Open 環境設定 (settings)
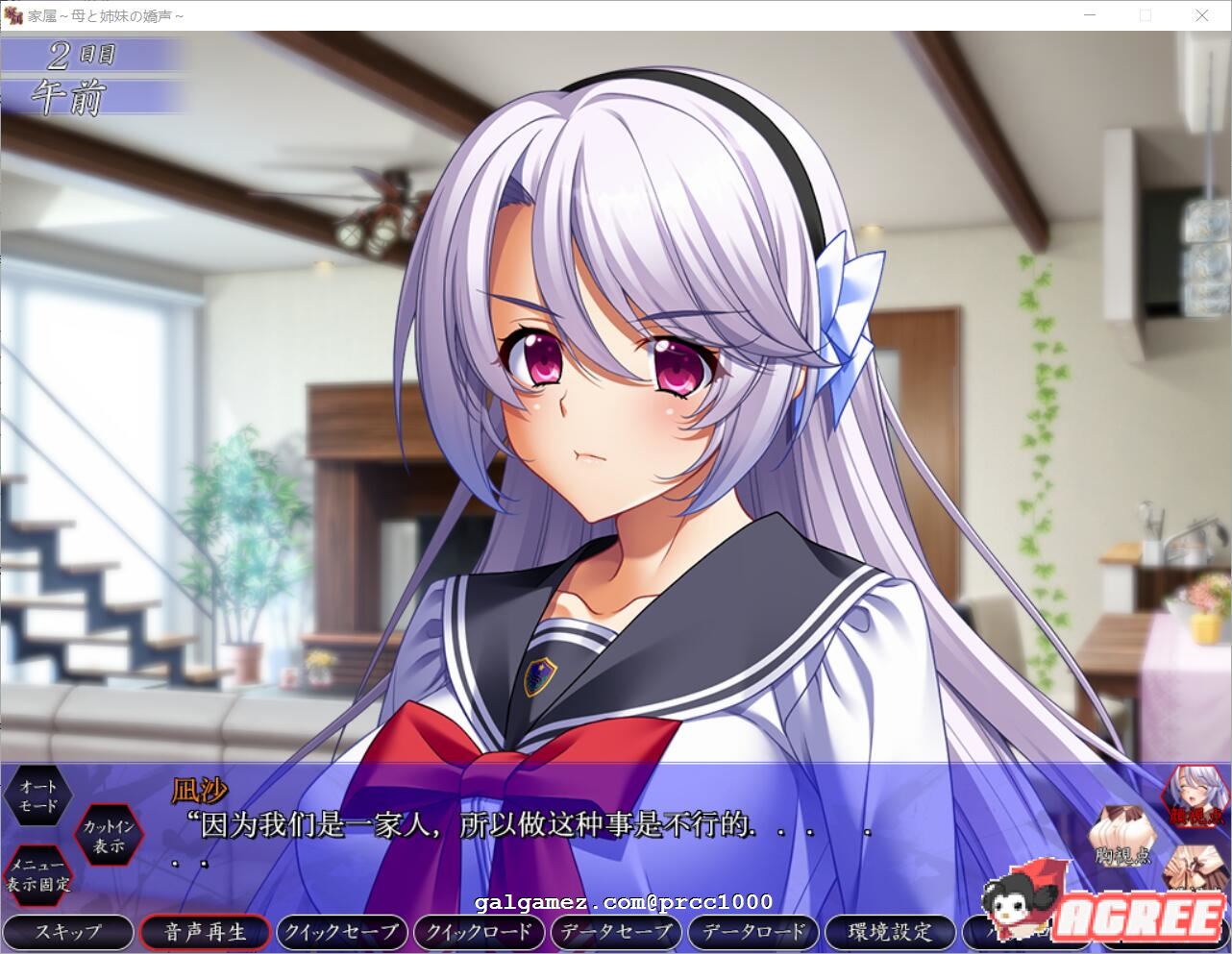 (x=890, y=932)
